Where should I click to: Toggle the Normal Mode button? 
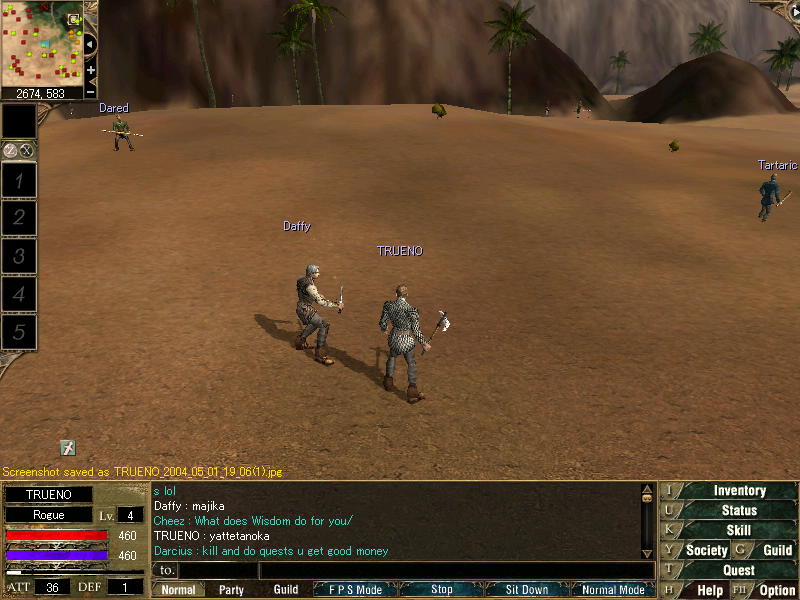(x=613, y=590)
